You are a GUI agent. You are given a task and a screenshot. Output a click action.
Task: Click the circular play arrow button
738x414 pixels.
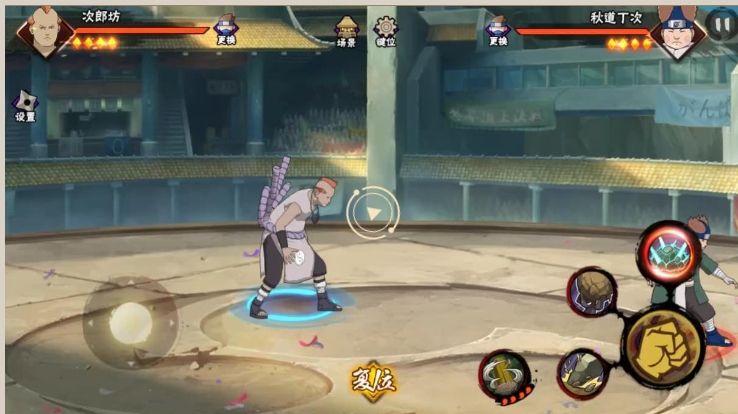(373, 212)
